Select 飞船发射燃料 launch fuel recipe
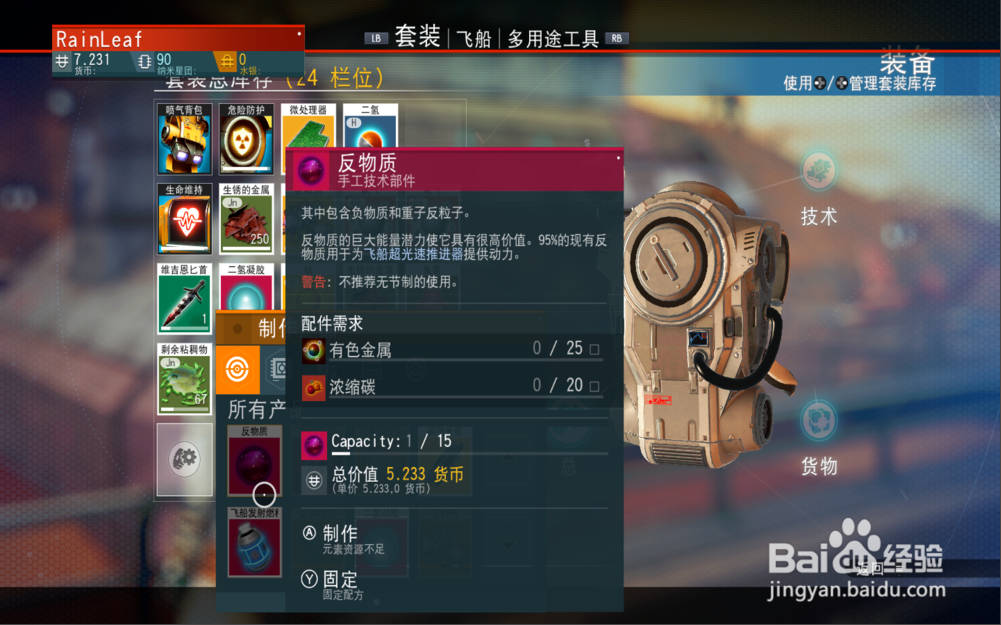Viewport: 1001px width, 625px height. (254, 541)
